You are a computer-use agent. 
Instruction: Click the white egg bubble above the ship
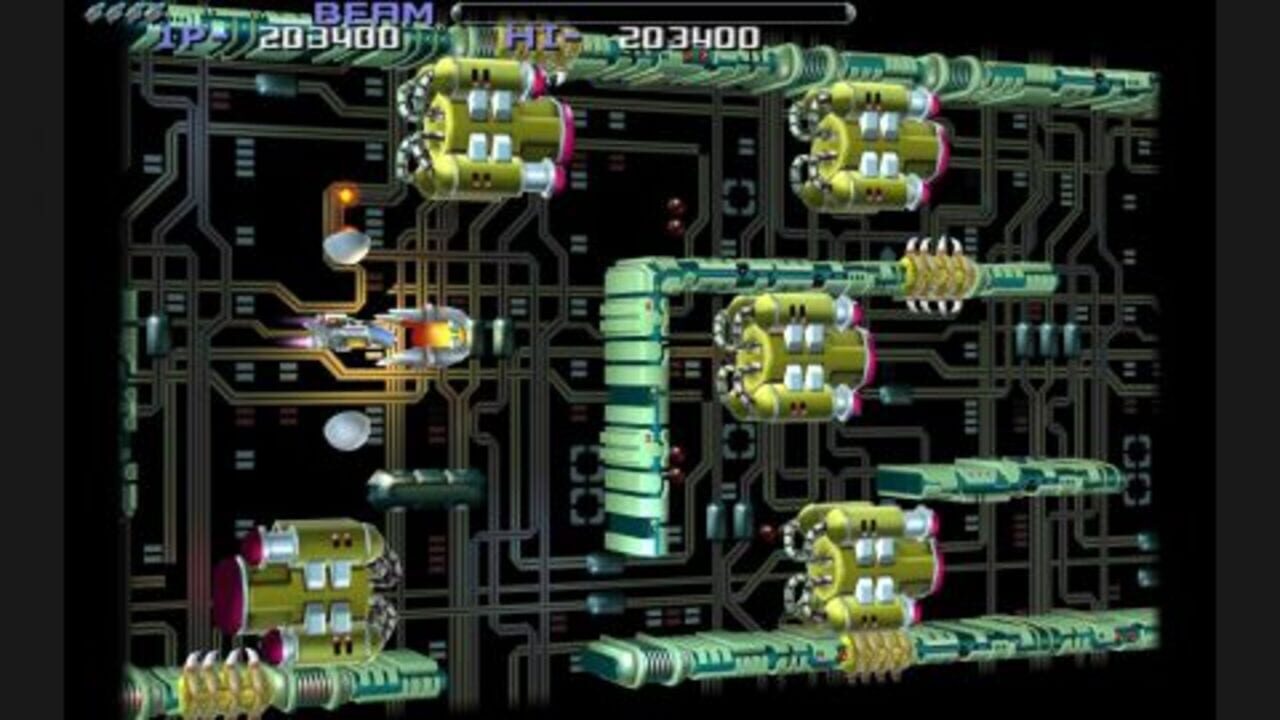pos(348,248)
